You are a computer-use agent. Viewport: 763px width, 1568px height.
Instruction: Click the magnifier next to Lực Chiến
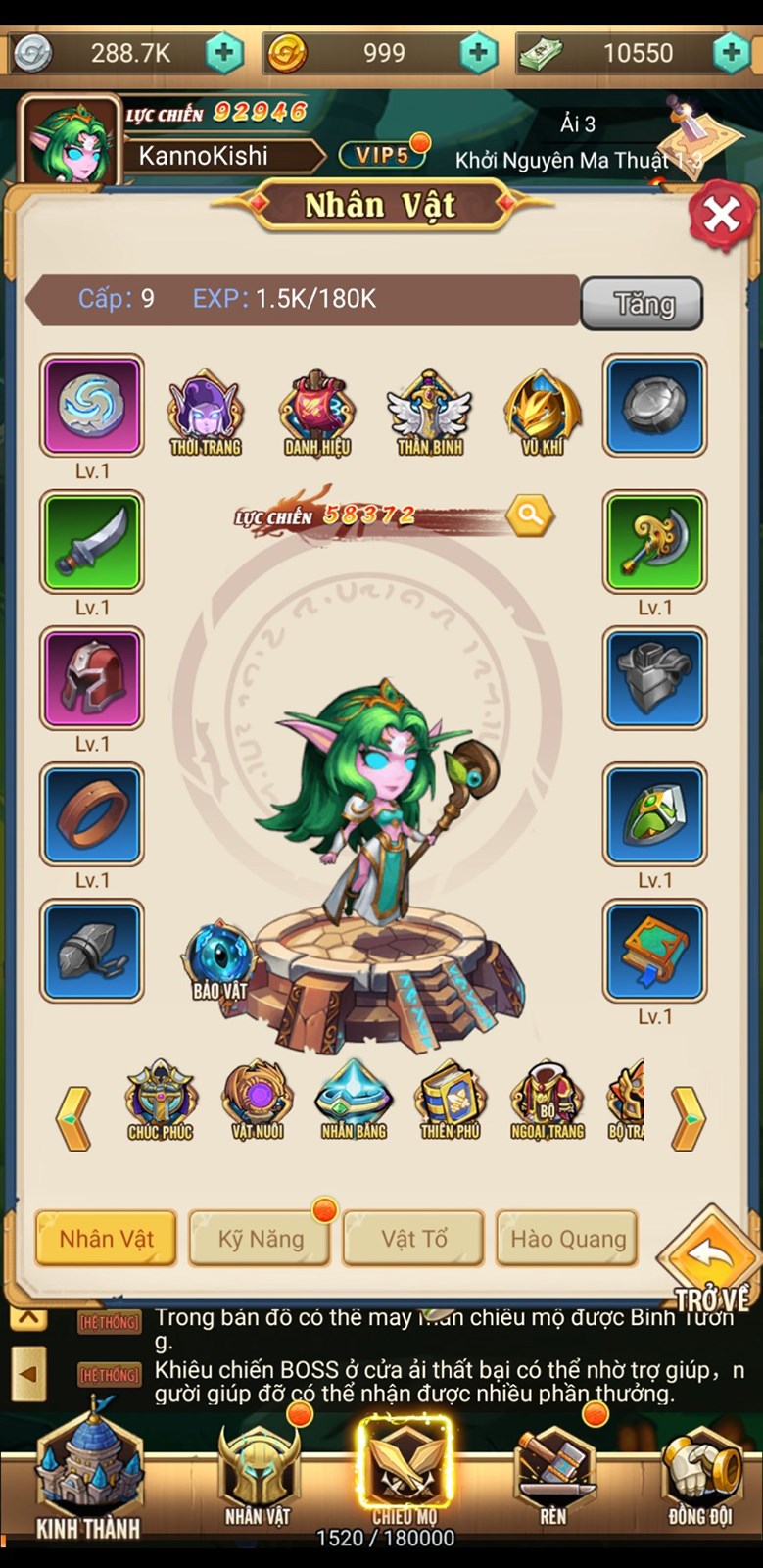[x=530, y=514]
